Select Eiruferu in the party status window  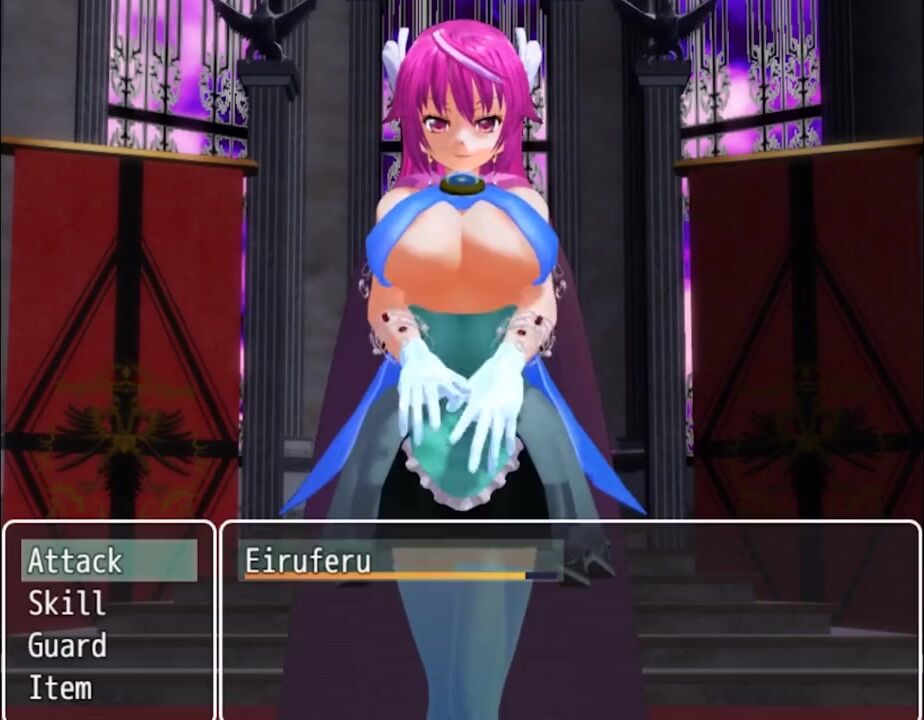point(308,561)
